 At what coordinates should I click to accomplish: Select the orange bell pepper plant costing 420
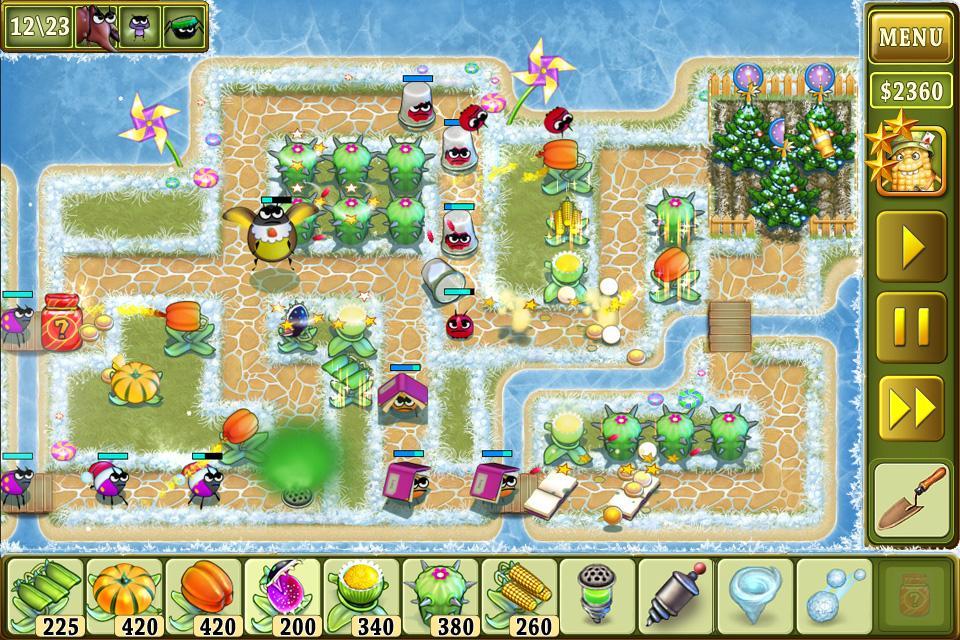click(203, 597)
